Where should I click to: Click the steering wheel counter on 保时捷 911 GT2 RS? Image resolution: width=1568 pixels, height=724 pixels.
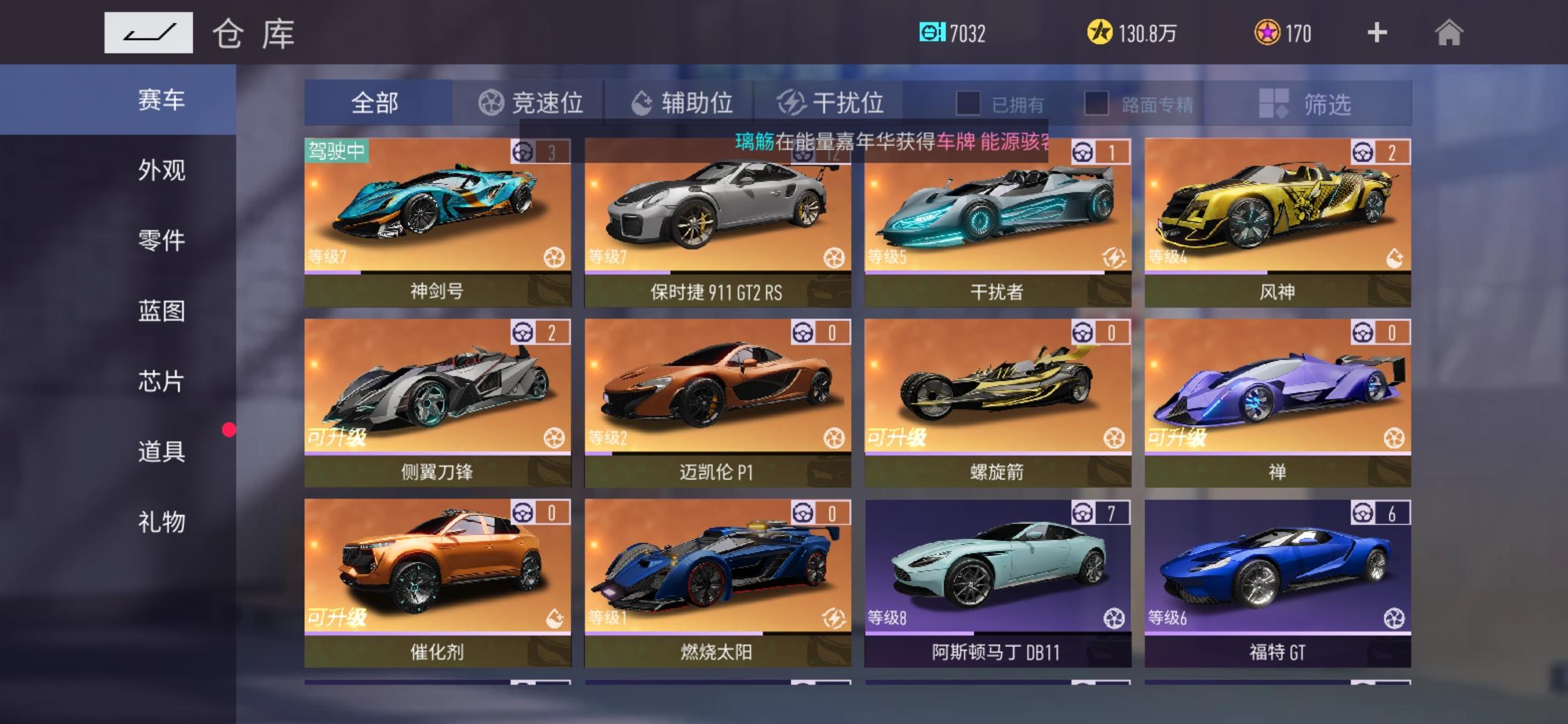[825, 153]
